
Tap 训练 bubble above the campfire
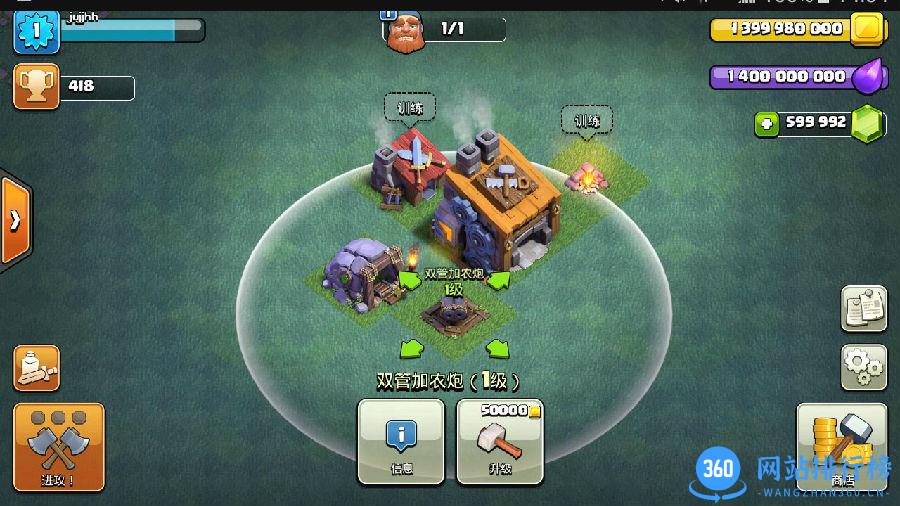[x=586, y=120]
